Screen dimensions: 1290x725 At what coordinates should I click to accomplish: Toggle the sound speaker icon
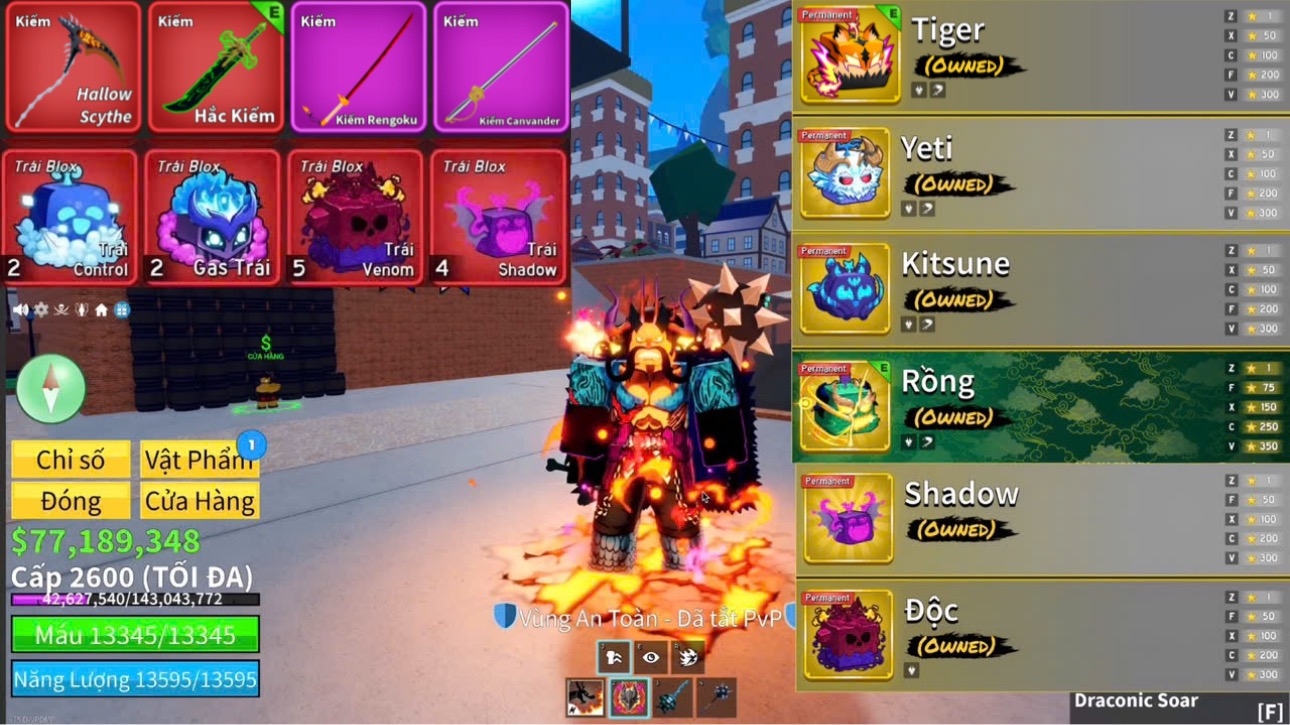[20, 310]
